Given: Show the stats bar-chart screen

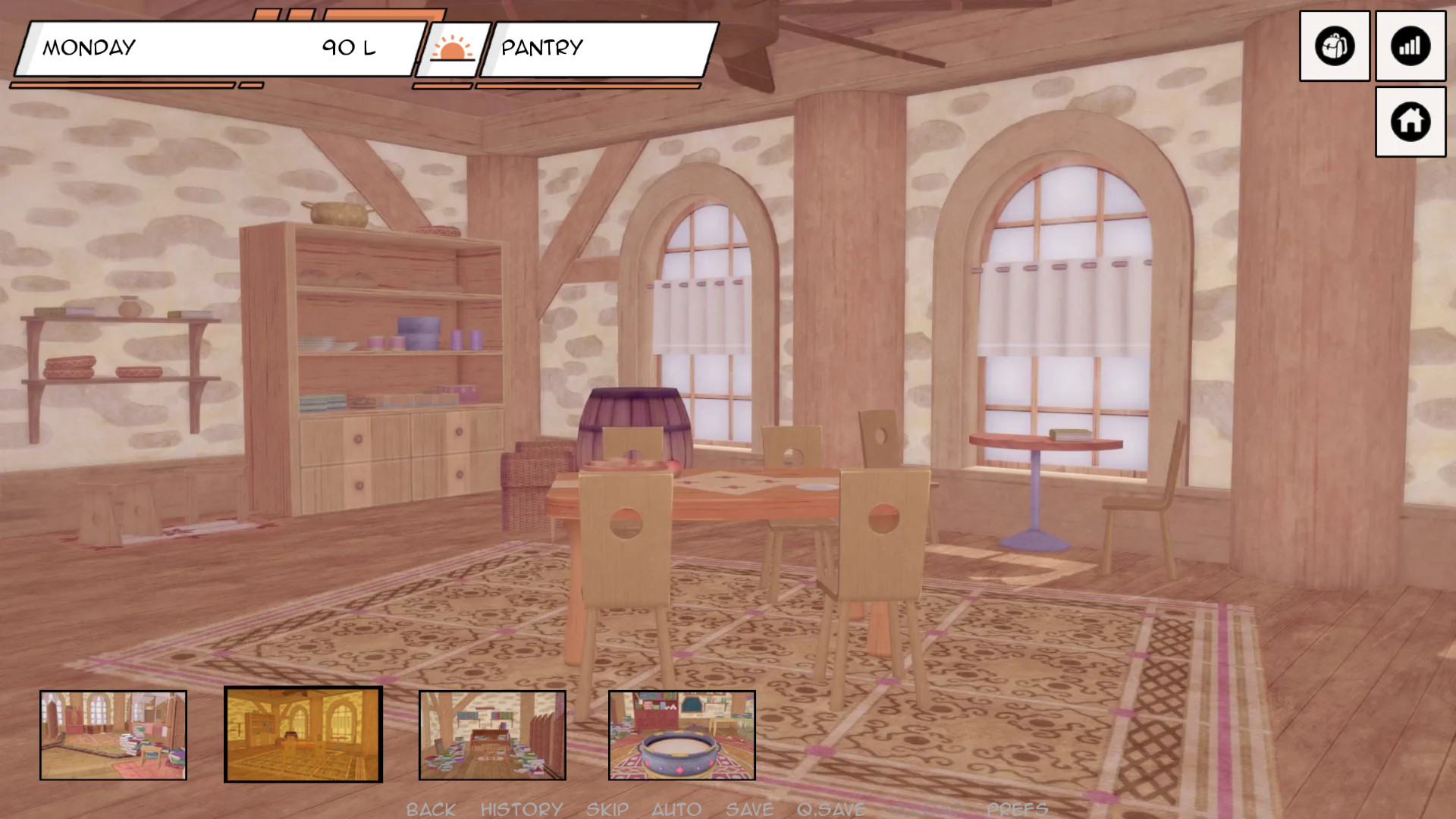Looking at the screenshot, I should click(1410, 46).
